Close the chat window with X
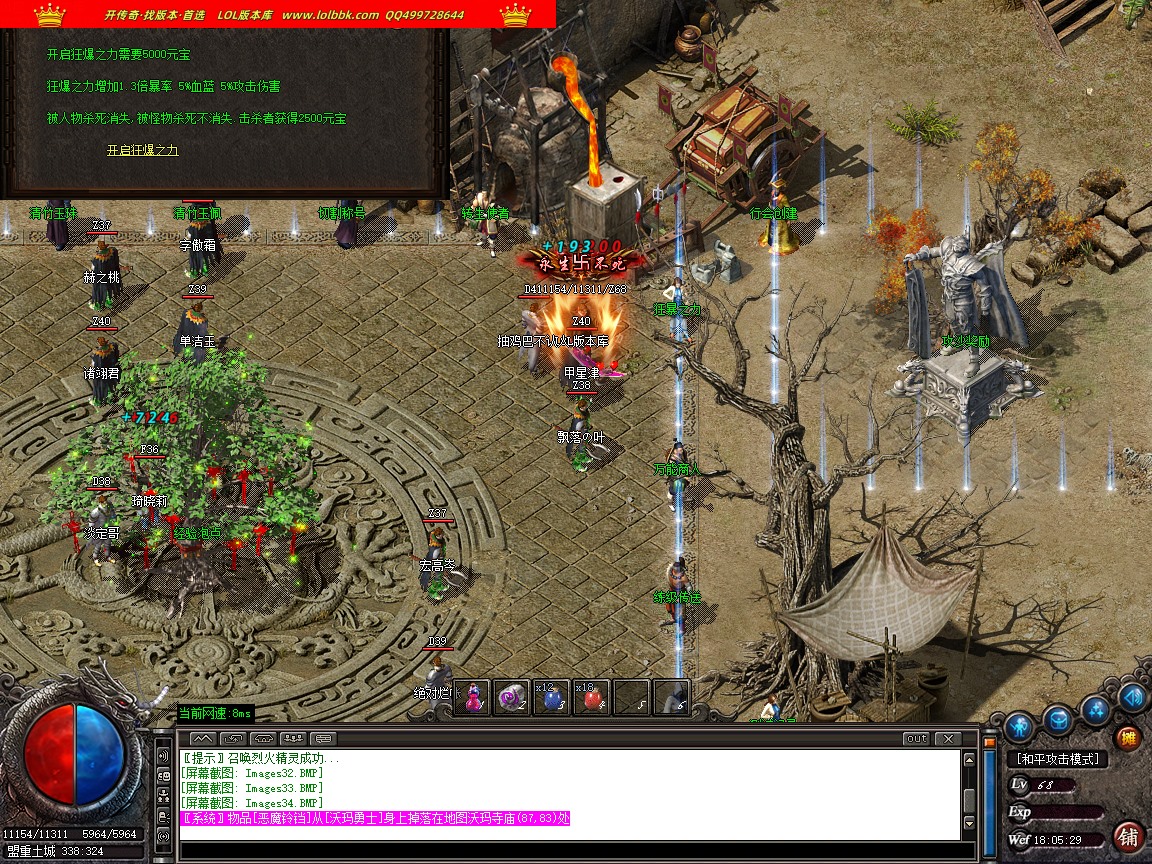The image size is (1152, 864). click(x=947, y=739)
